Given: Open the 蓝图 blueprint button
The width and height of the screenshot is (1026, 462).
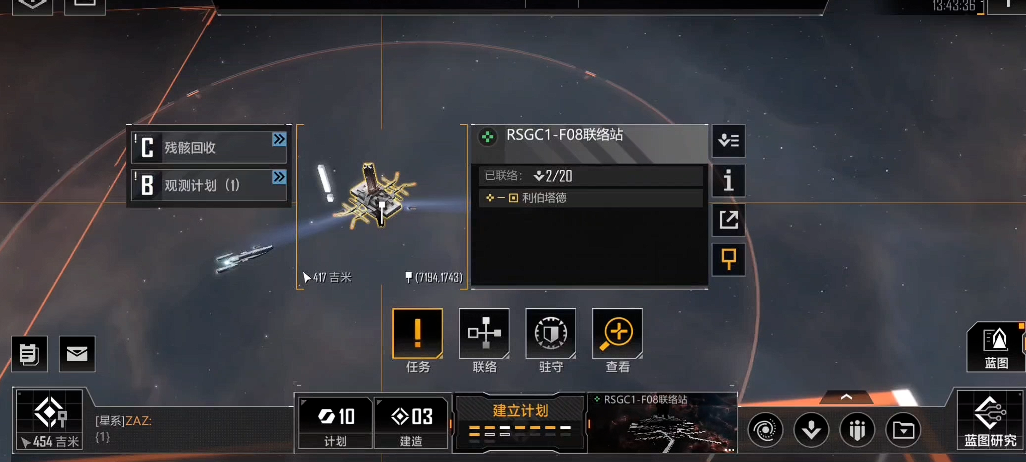Looking at the screenshot, I should click(x=996, y=347).
